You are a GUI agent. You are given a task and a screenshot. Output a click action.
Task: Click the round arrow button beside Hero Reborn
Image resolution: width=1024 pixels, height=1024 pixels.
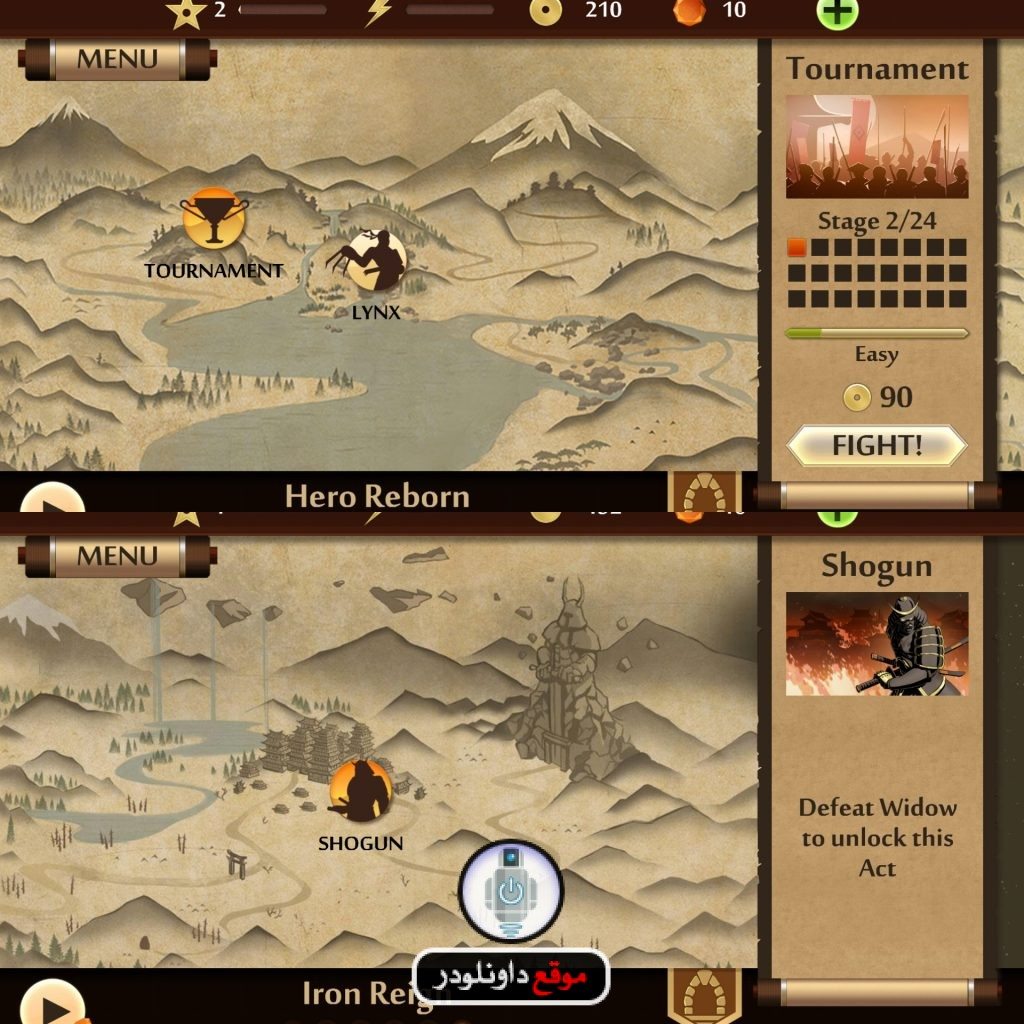pos(52,498)
